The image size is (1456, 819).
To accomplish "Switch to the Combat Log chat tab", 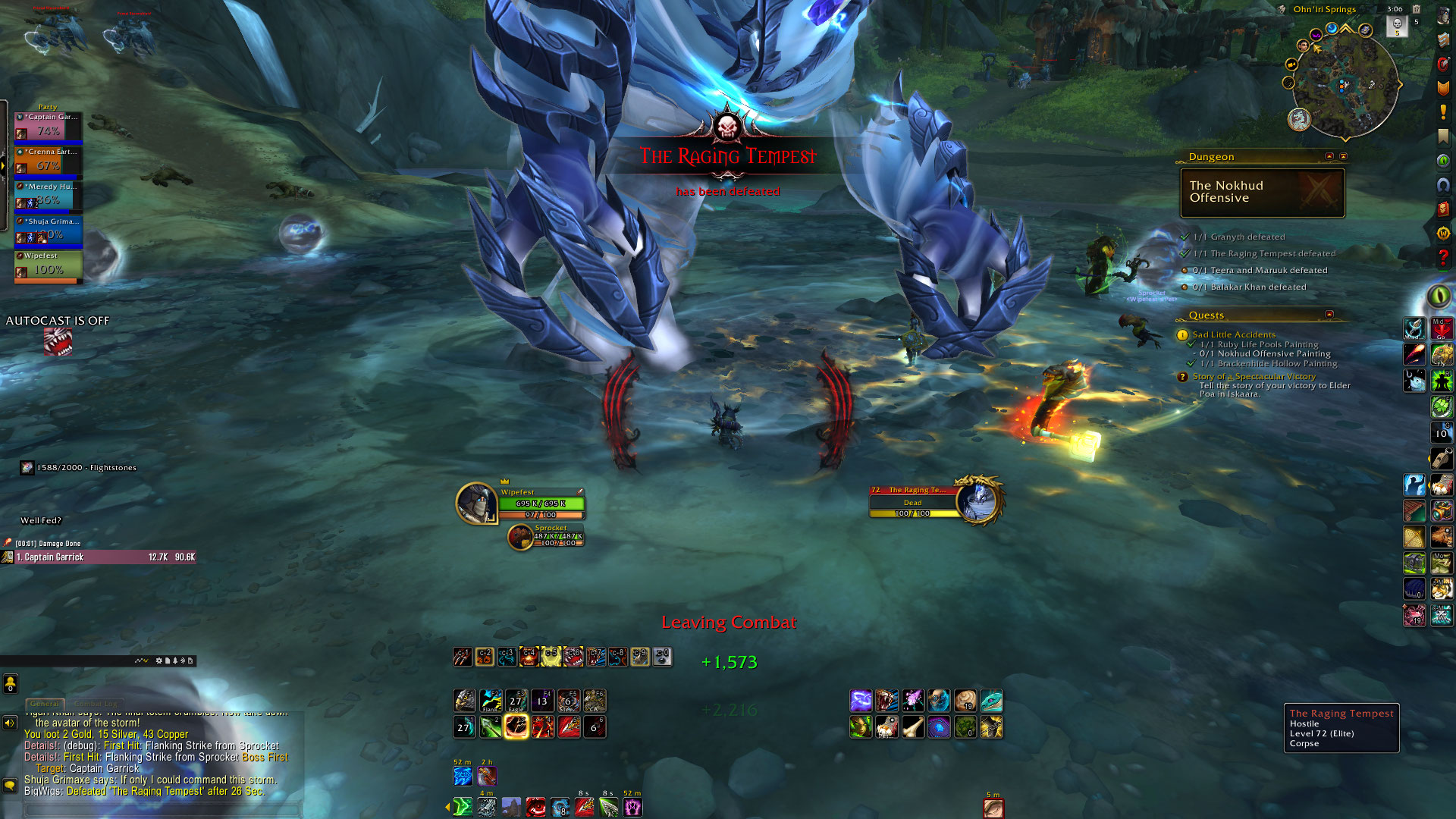I will (96, 704).
